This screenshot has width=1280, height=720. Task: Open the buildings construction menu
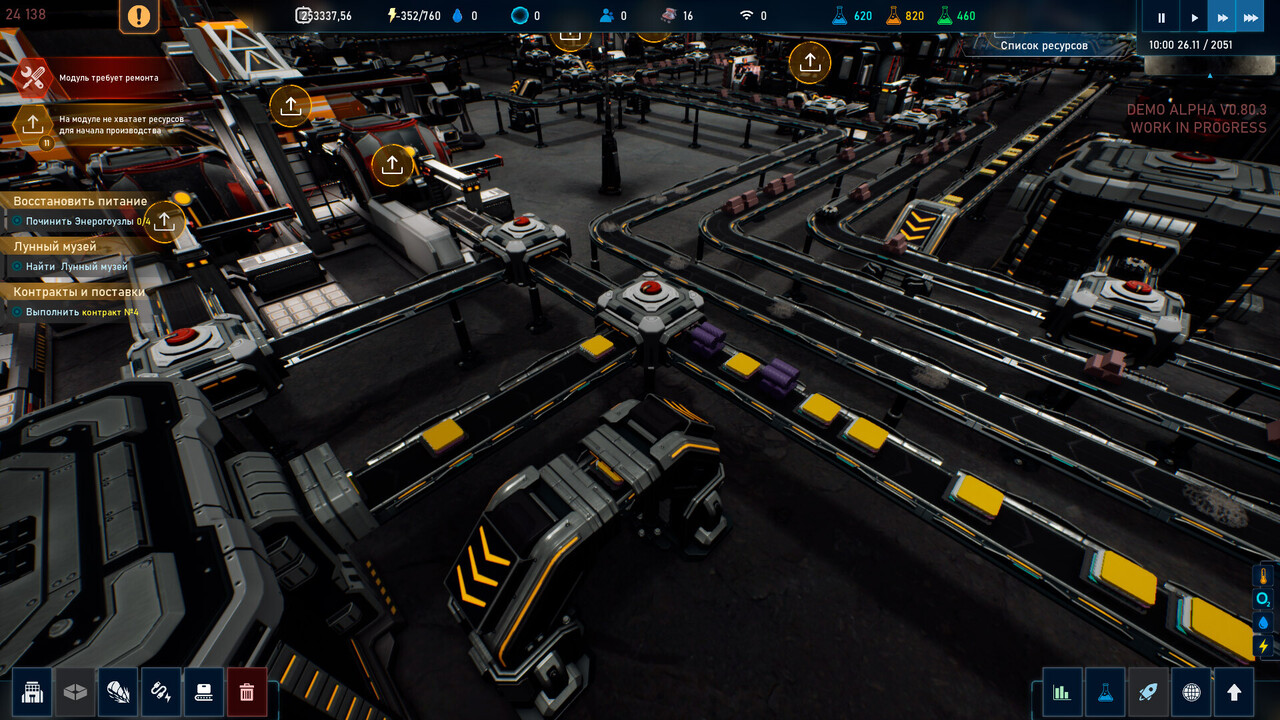32,692
